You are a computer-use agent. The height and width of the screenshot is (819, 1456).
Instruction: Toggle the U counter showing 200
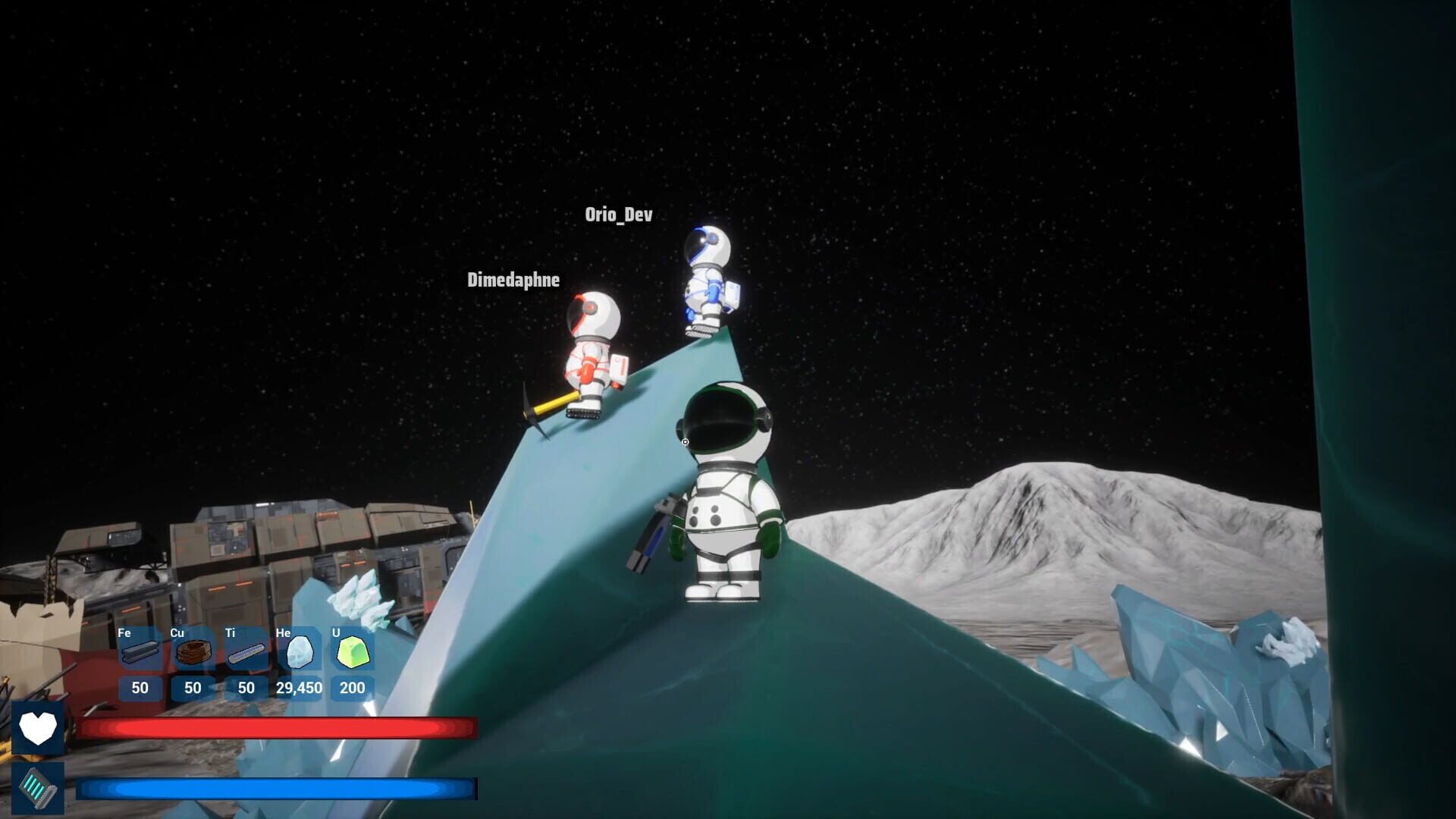(x=352, y=689)
